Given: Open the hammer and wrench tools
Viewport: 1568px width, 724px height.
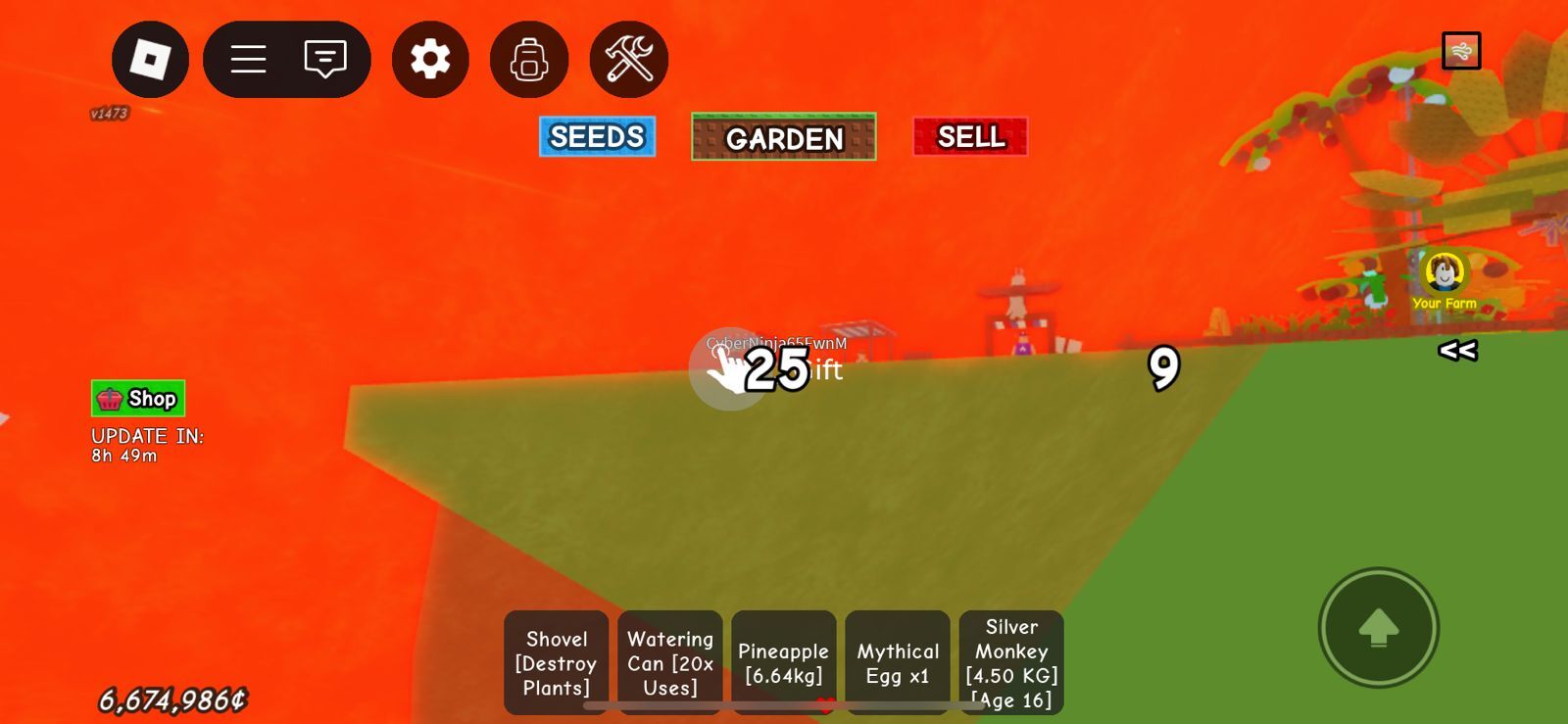Looking at the screenshot, I should (x=629, y=60).
